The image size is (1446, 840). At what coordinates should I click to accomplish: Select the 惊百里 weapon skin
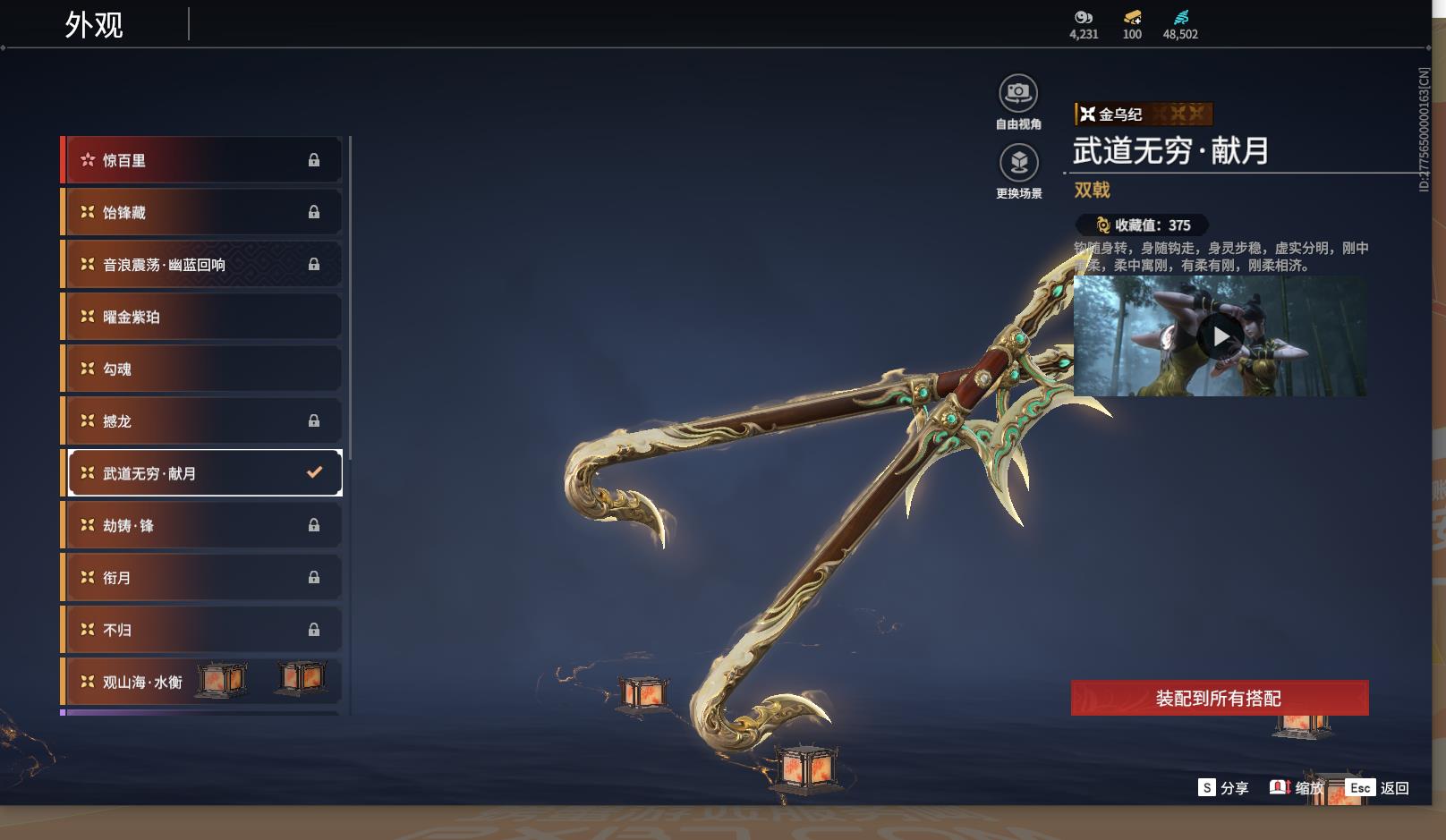[x=202, y=160]
